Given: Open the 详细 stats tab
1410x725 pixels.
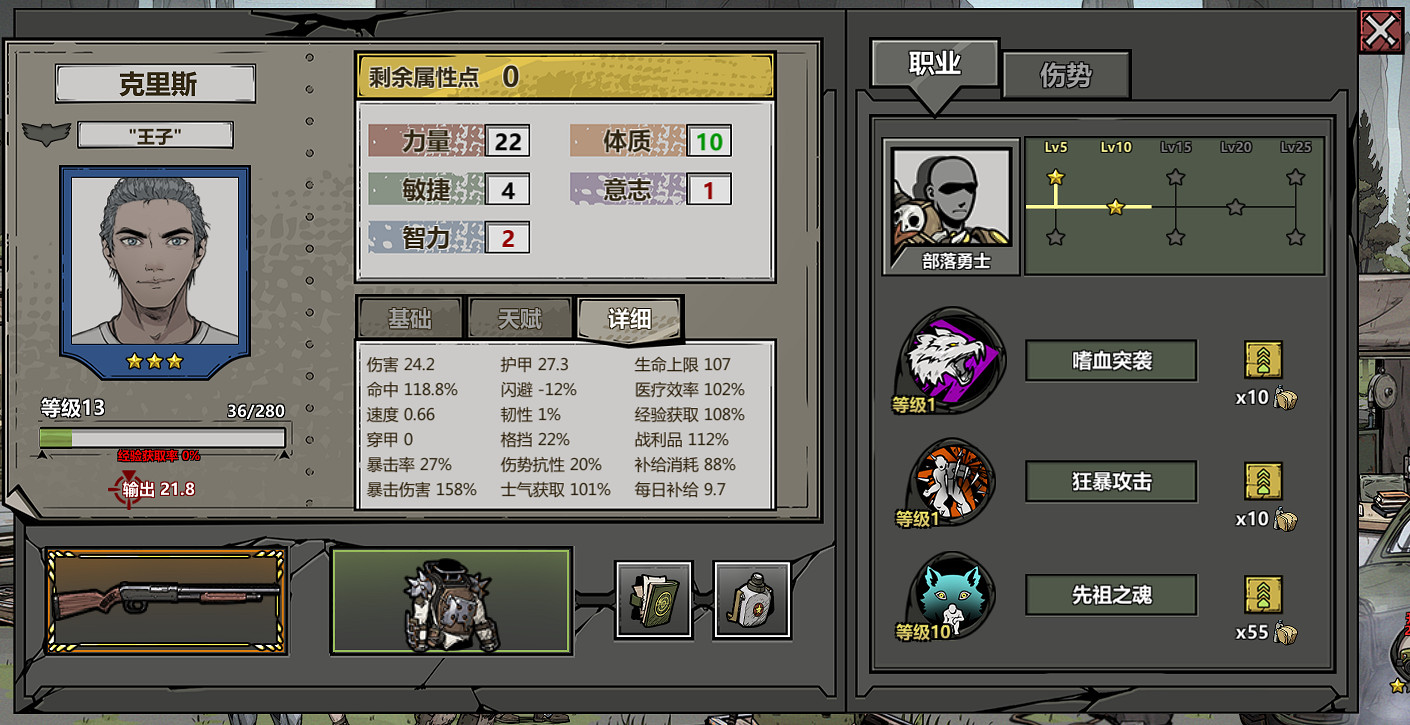Looking at the screenshot, I should [x=628, y=317].
